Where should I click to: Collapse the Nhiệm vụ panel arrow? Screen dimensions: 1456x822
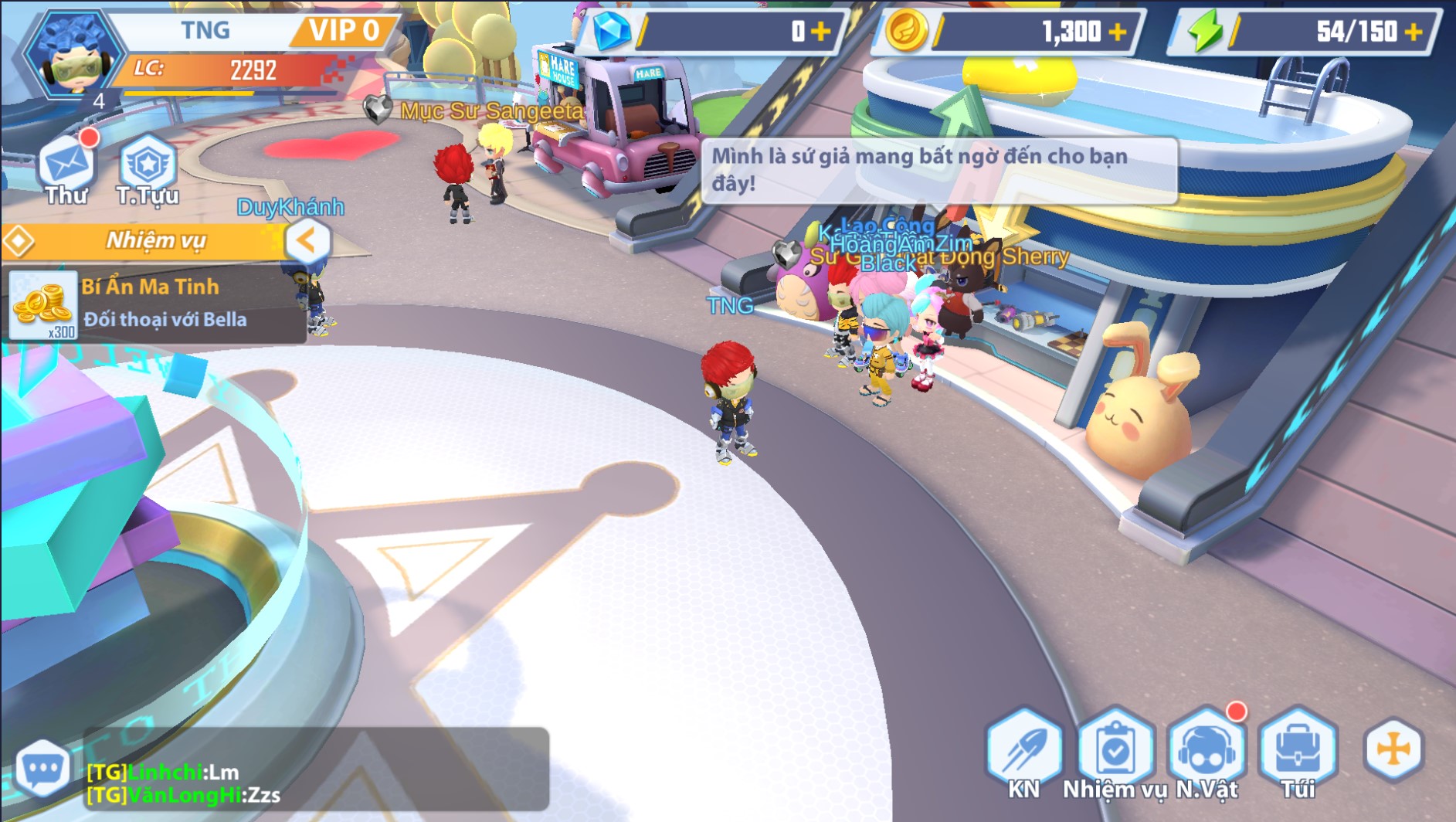tap(307, 241)
